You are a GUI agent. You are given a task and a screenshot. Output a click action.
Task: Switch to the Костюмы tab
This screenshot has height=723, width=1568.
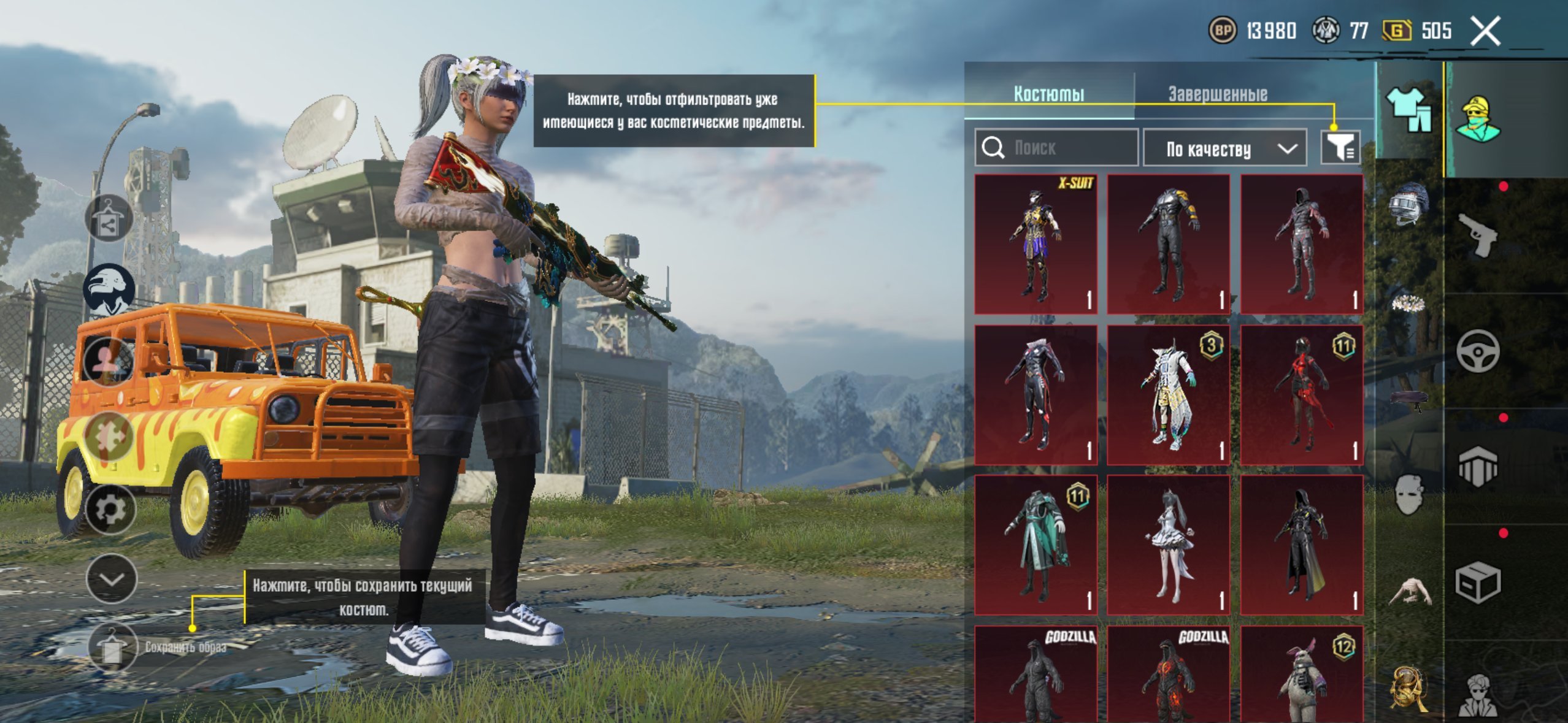(x=1048, y=94)
